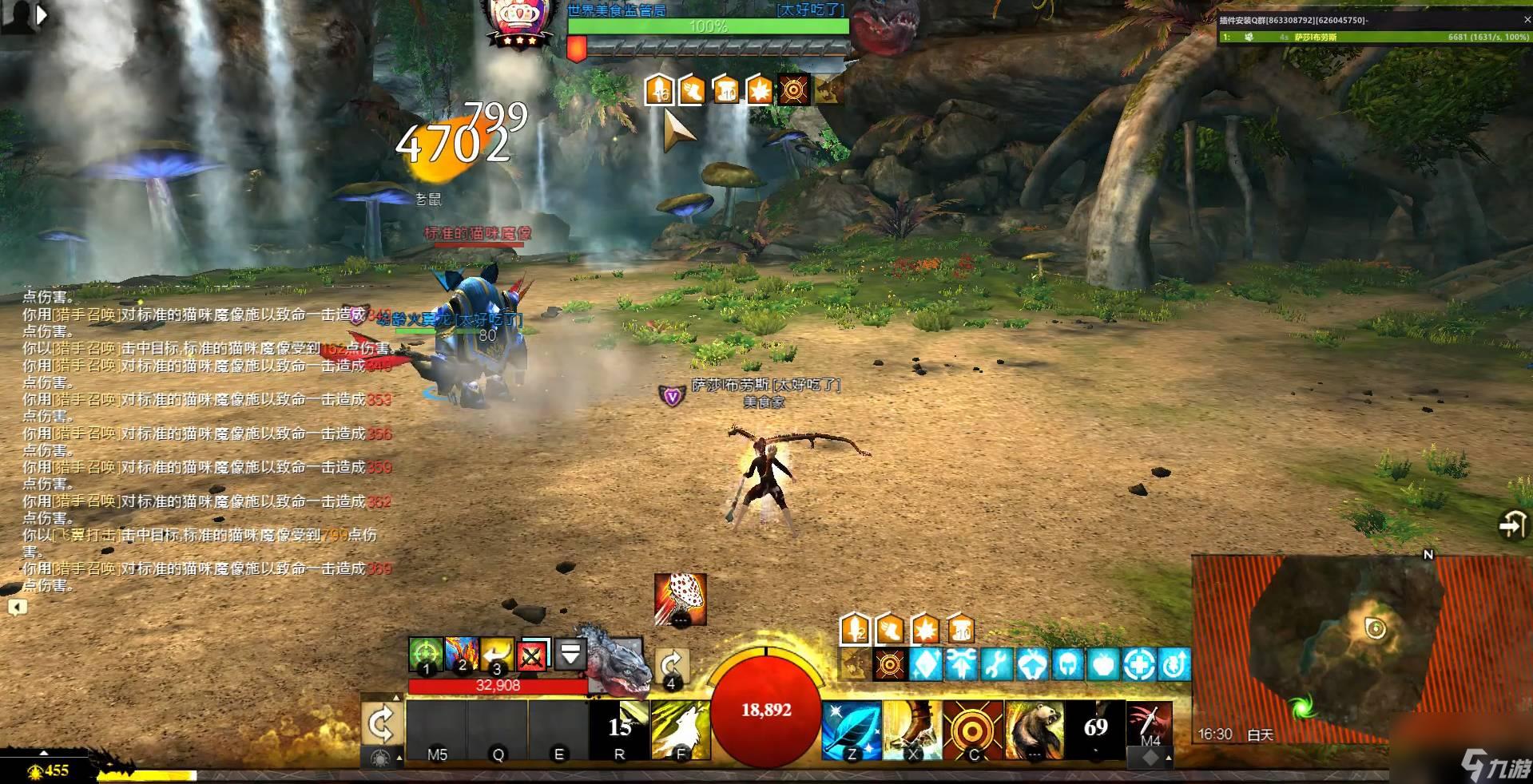Use the mushroom special action skill

coord(680,600)
